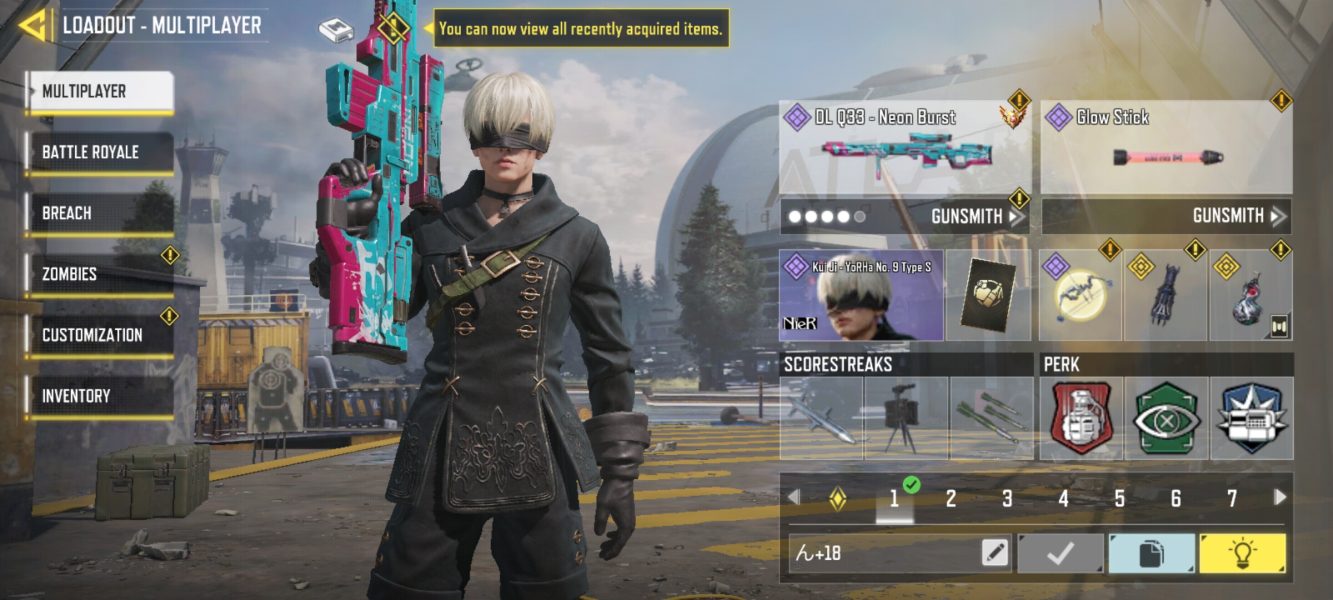Copy loadout with the blue pages button
This screenshot has width=1333, height=600.
(x=1151, y=553)
